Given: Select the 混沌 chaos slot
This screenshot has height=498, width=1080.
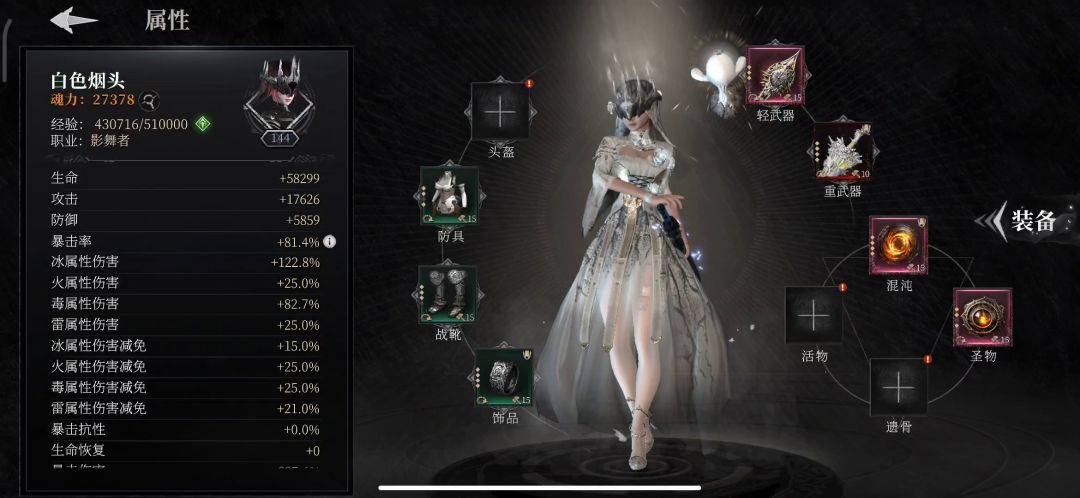Looking at the screenshot, I should (x=898, y=246).
